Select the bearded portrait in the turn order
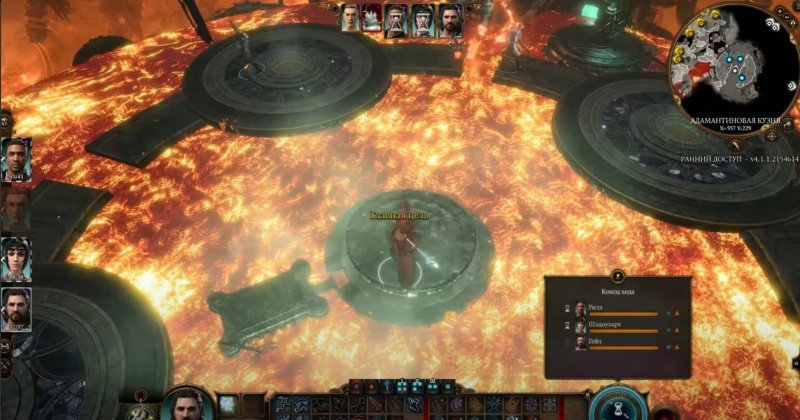Viewport: 800px width, 420px height. 450,19
